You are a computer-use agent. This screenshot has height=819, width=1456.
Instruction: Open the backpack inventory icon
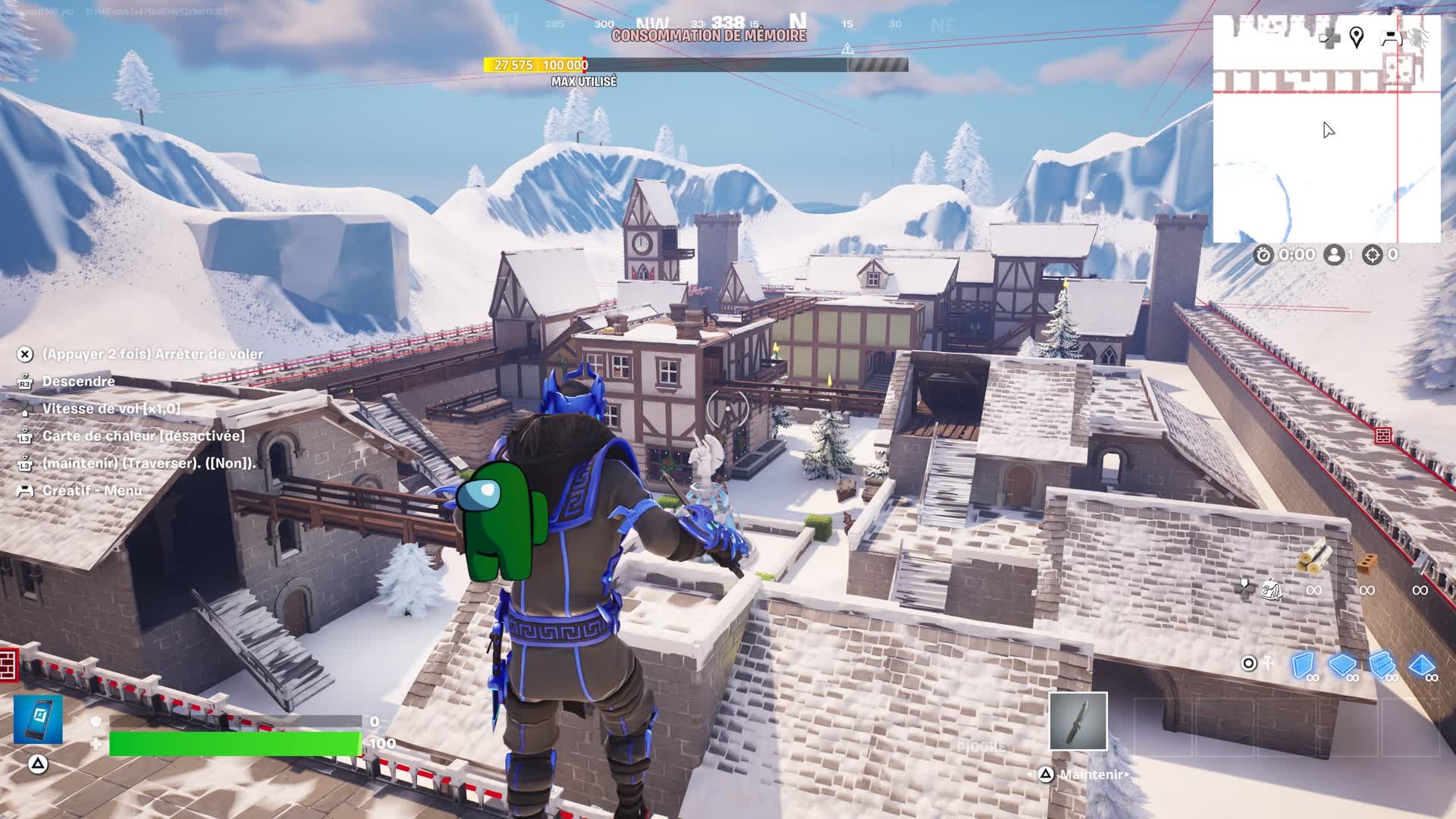pyautogui.click(x=1272, y=588)
